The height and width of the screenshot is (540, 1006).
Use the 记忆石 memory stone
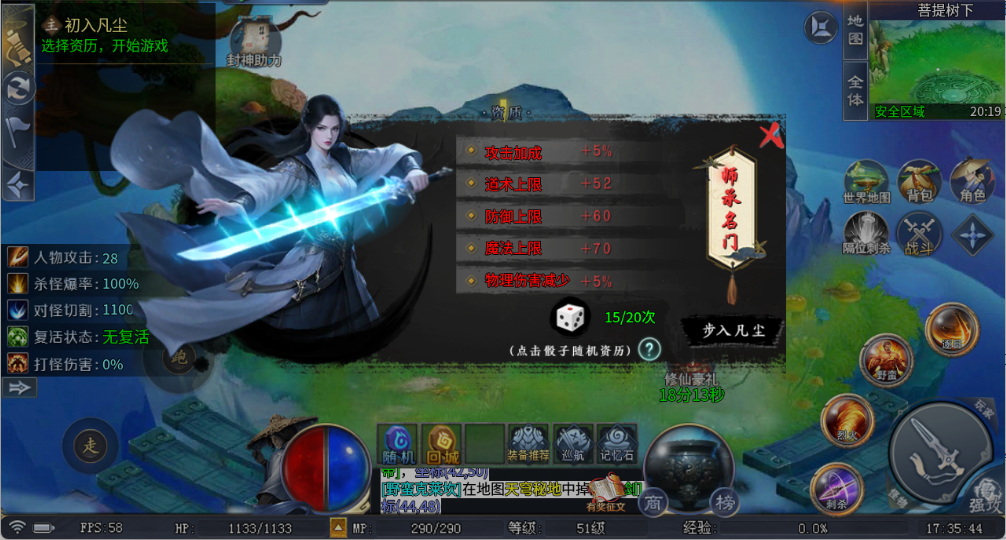click(x=616, y=443)
